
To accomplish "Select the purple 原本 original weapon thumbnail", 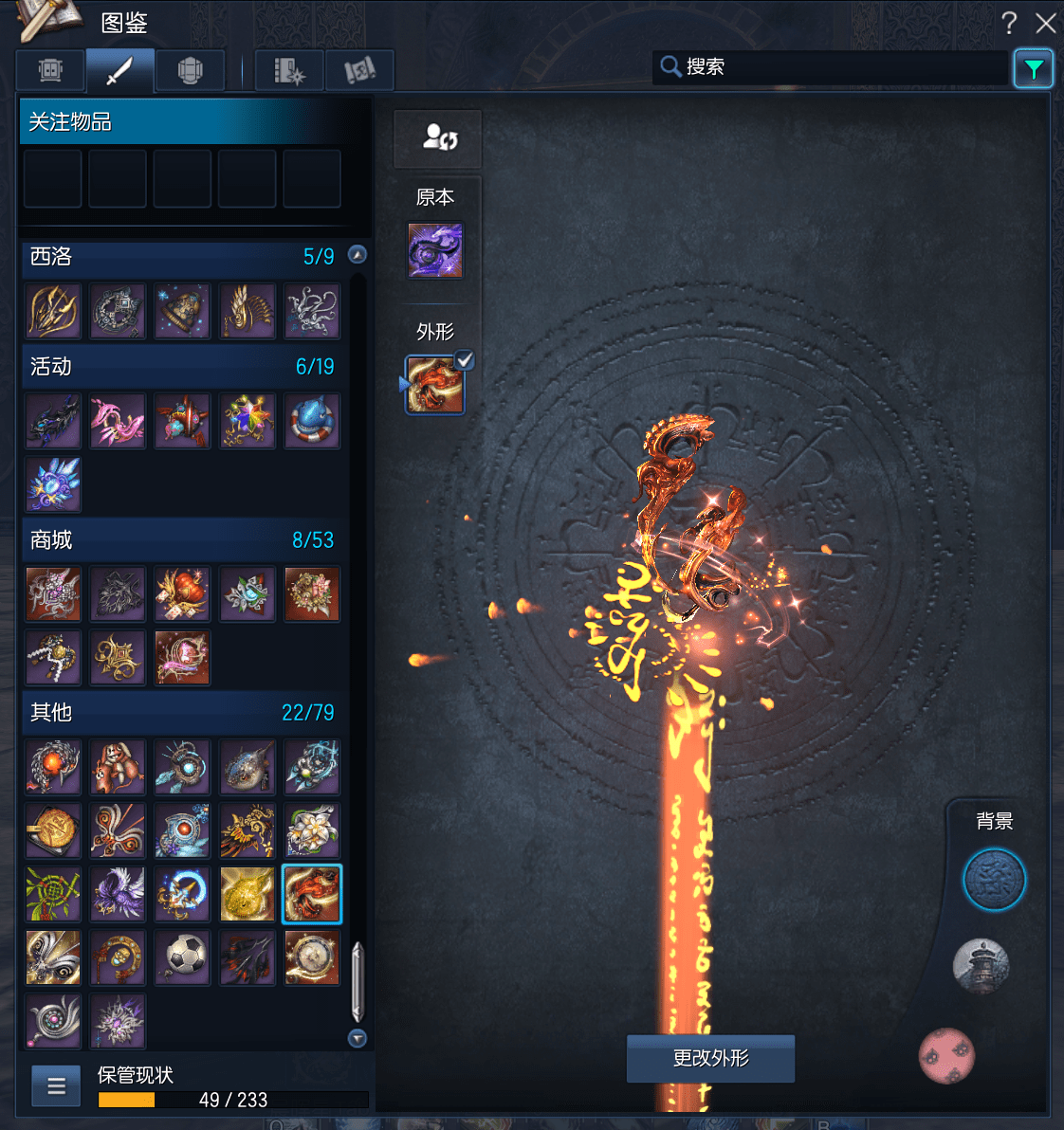I will pyautogui.click(x=435, y=250).
